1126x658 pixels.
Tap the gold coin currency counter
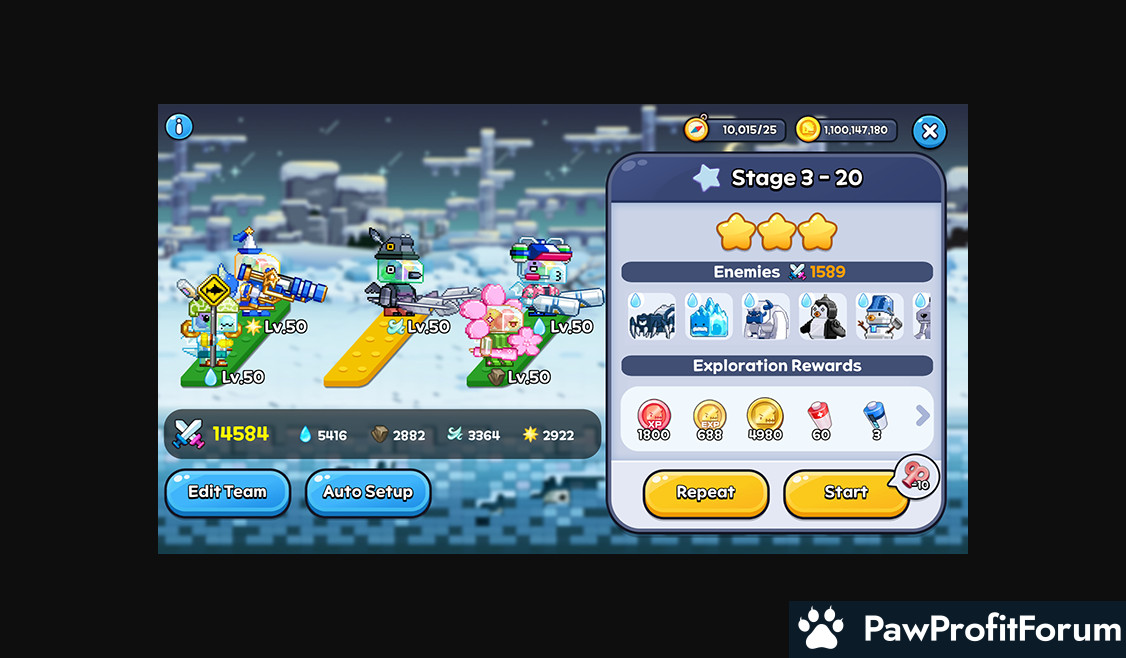pos(846,130)
